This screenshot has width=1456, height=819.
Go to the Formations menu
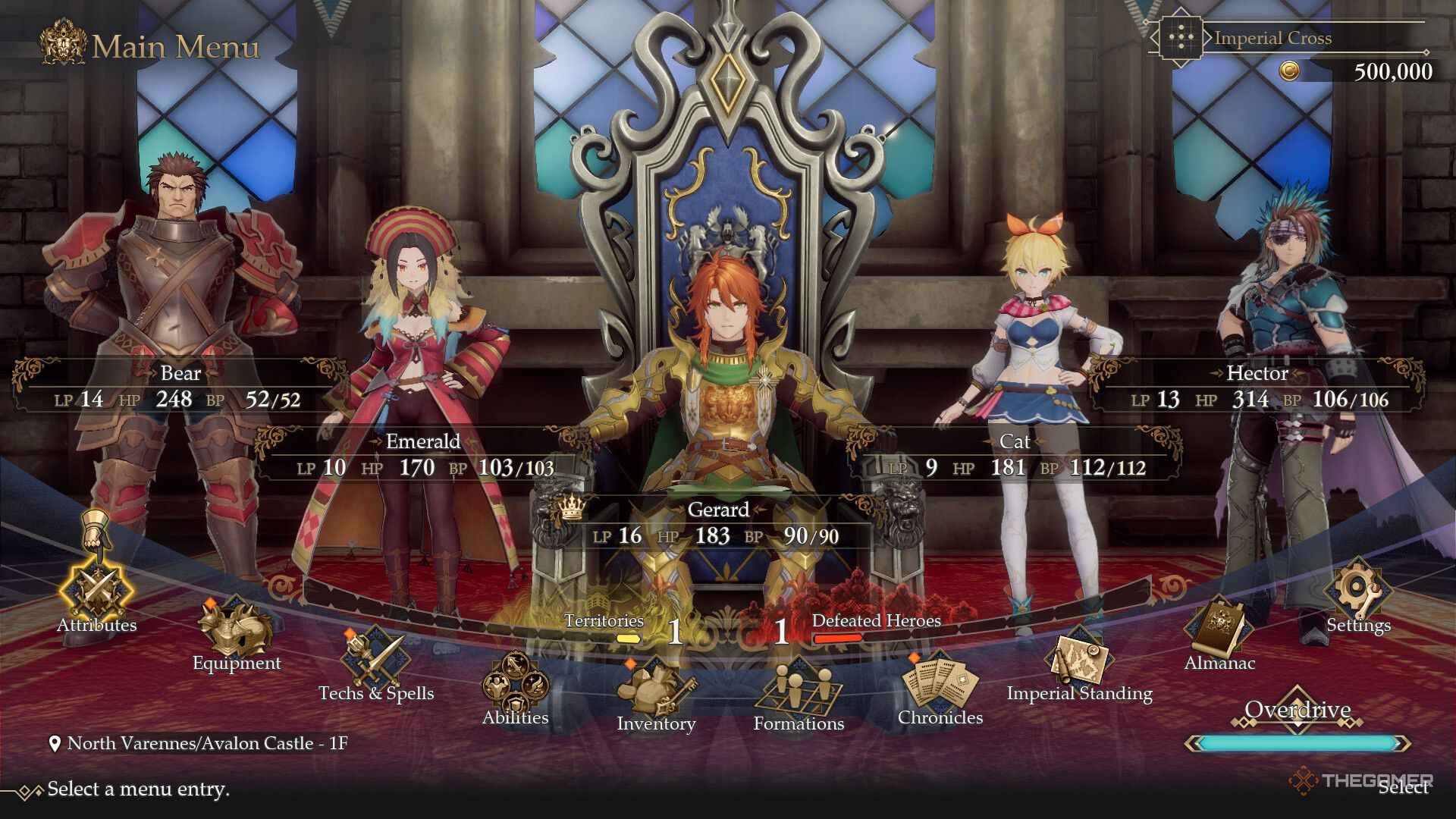coord(798,689)
